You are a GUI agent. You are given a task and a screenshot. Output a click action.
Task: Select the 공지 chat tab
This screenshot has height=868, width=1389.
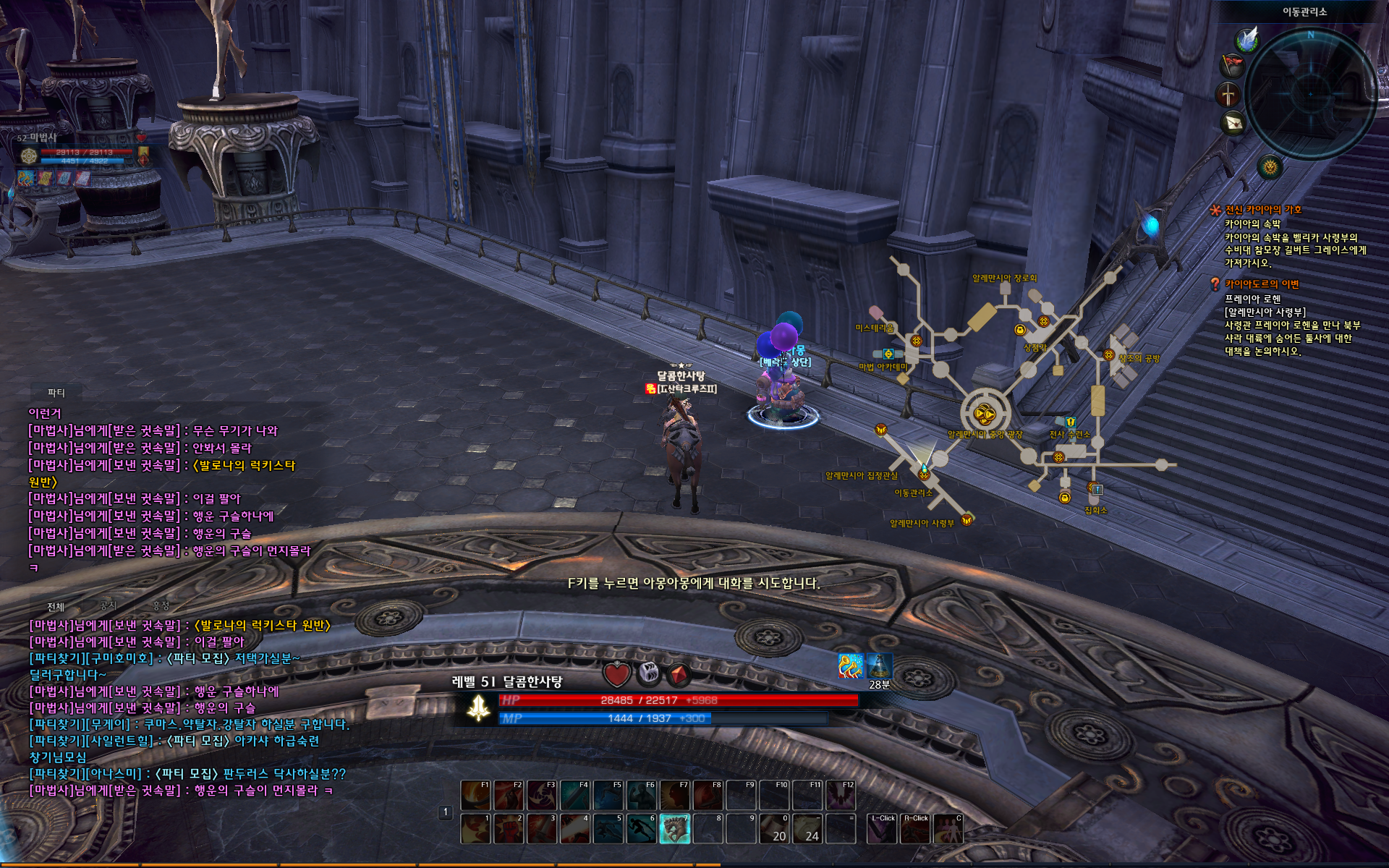coord(109,605)
